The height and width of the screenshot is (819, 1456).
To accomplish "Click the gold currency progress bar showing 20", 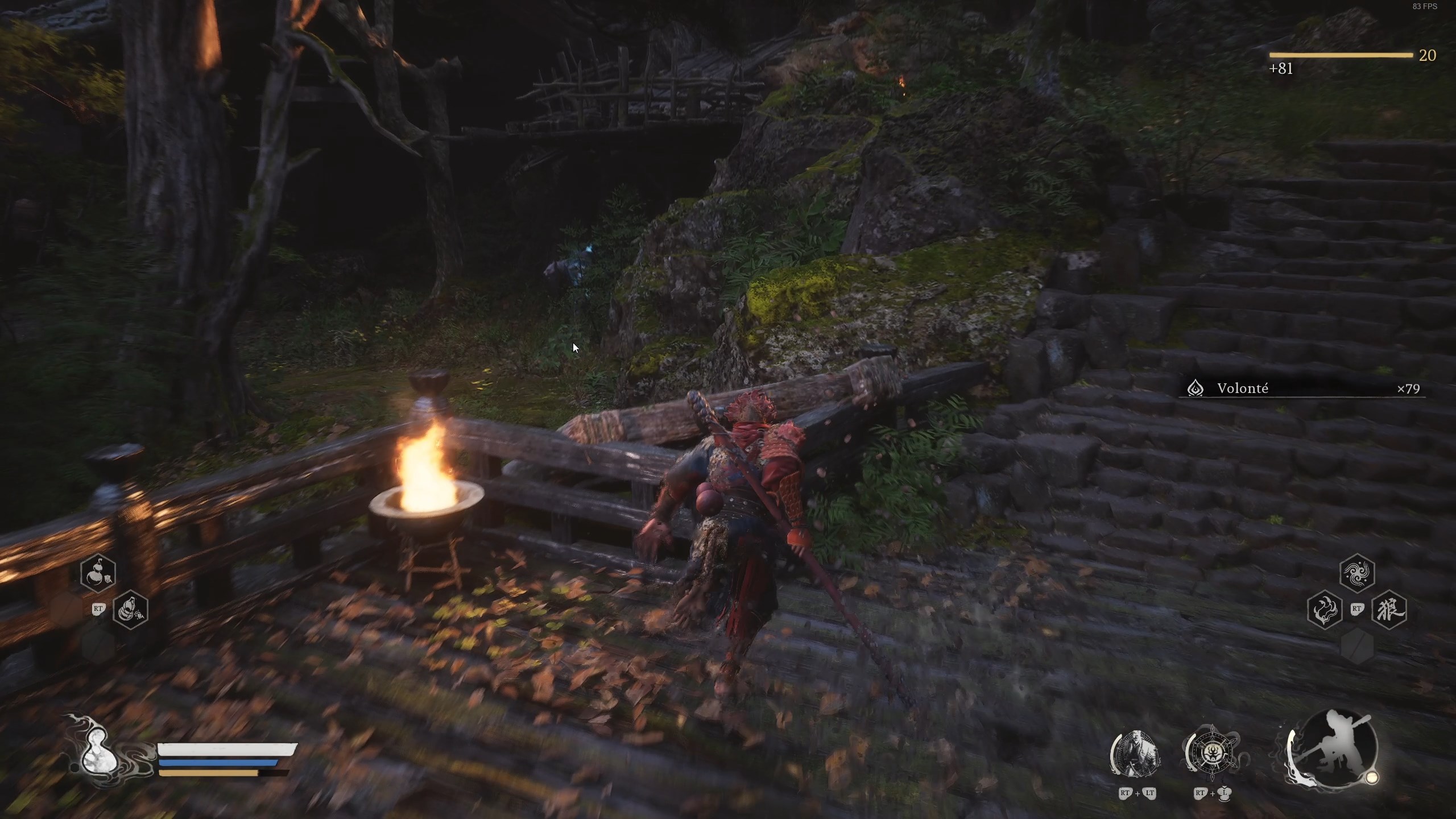I will pyautogui.click(x=1339, y=56).
